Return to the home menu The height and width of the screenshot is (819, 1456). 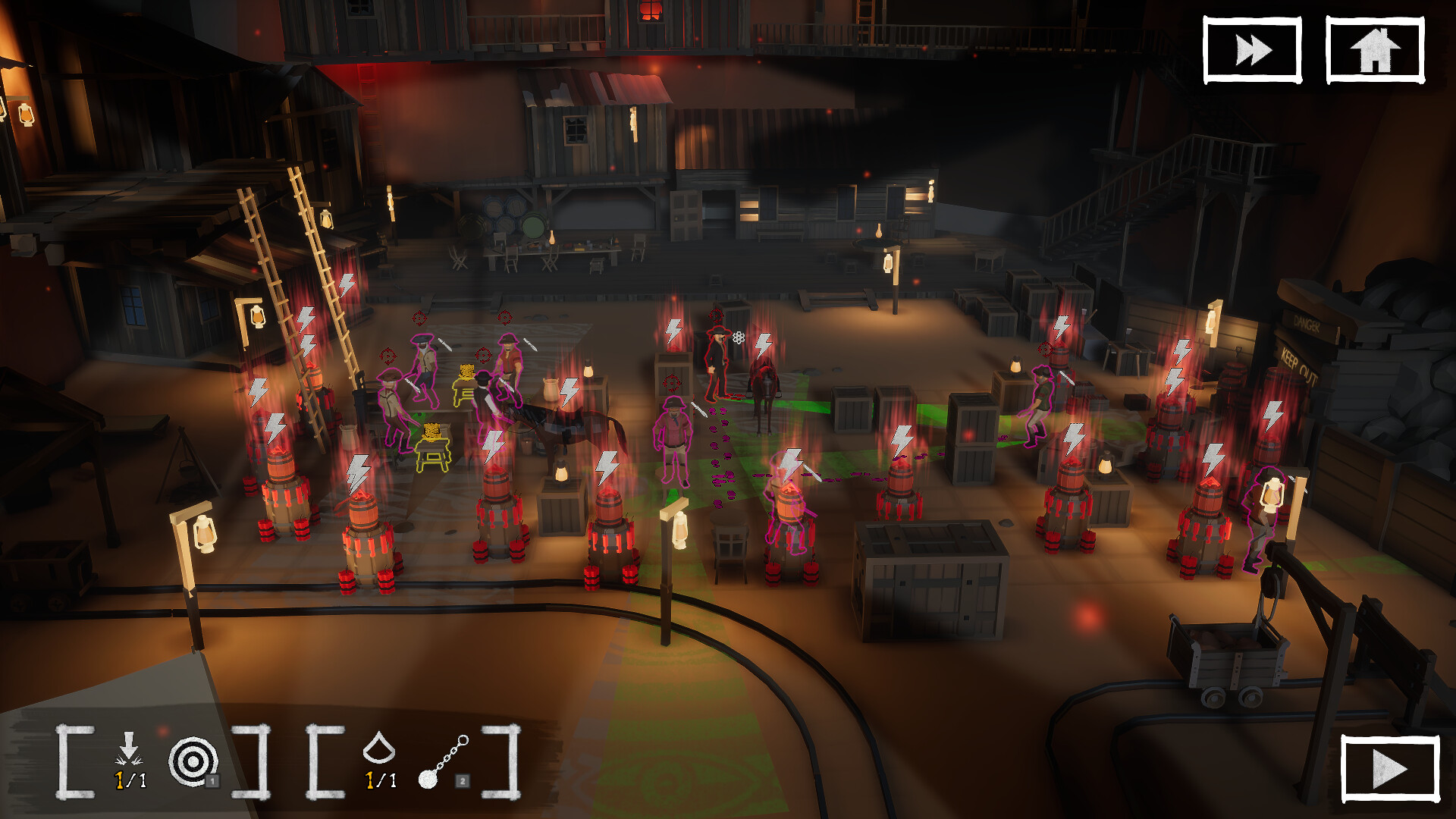pyautogui.click(x=1374, y=50)
